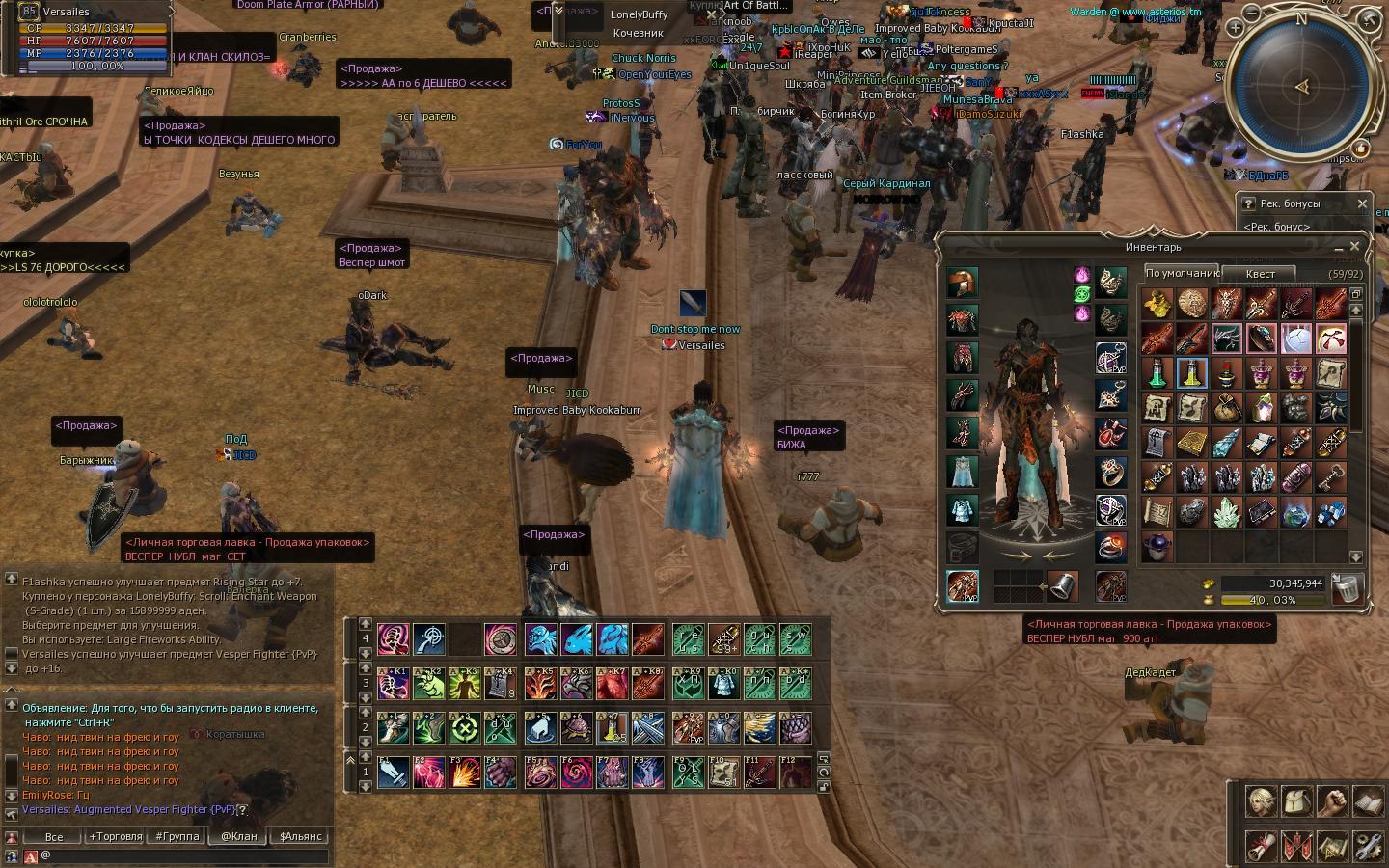
Task: Use the turtle skill on hotbar row 2
Action: click(x=576, y=729)
